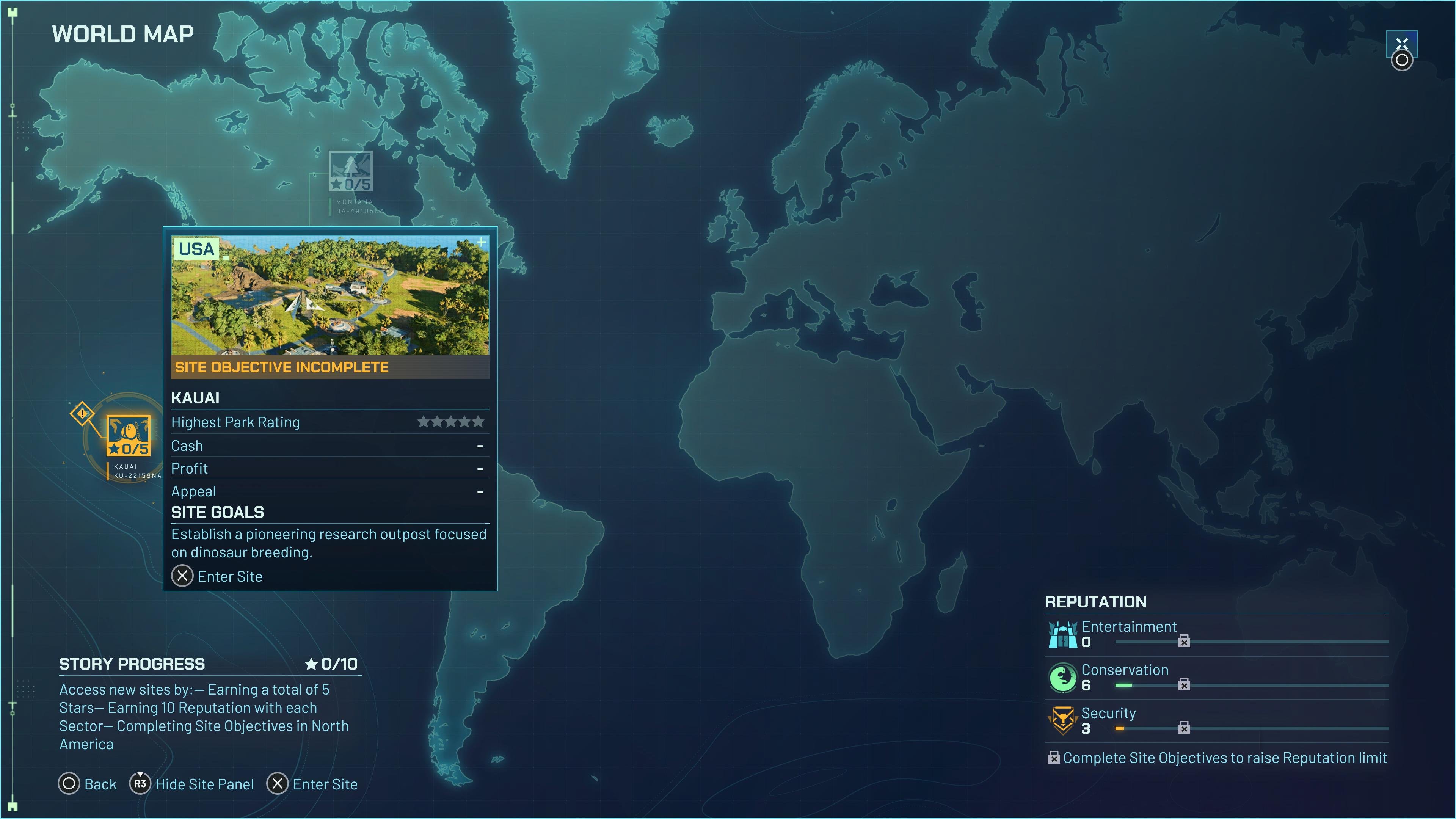This screenshot has height=819, width=1456.
Task: Expand the Kauai site preview with the plus
Action: tap(481, 243)
